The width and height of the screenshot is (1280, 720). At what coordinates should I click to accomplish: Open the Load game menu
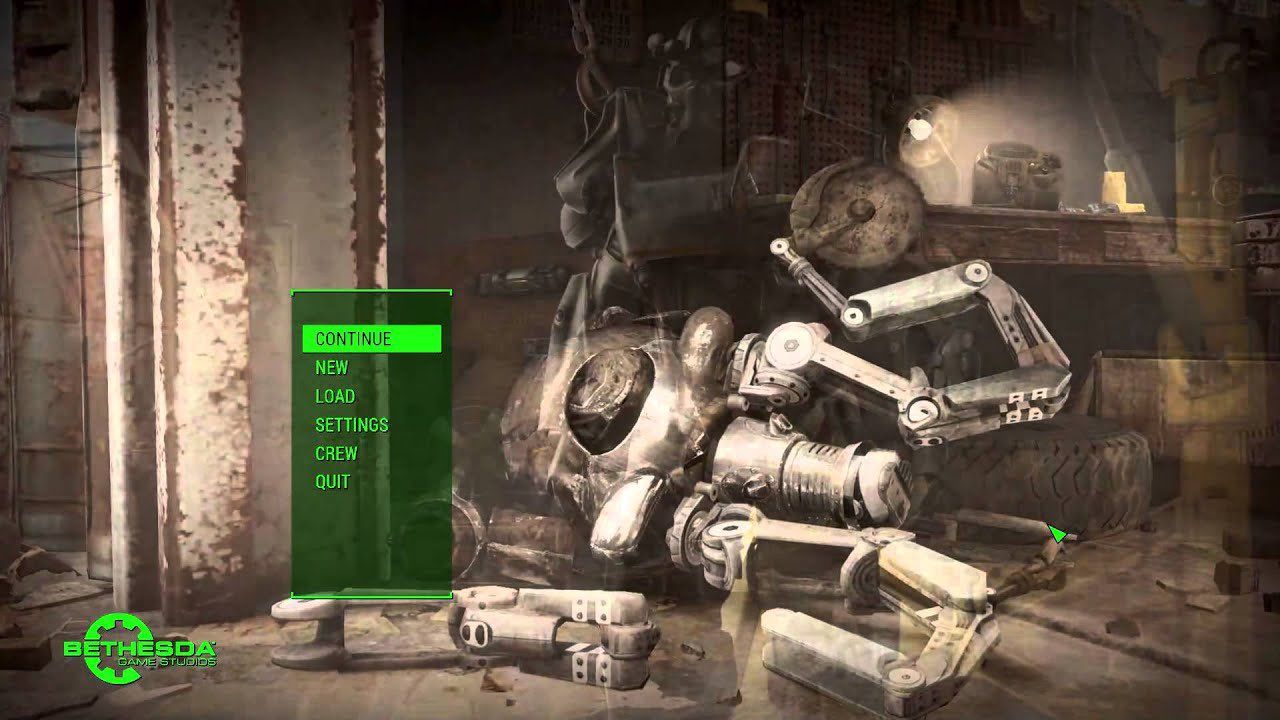(335, 396)
